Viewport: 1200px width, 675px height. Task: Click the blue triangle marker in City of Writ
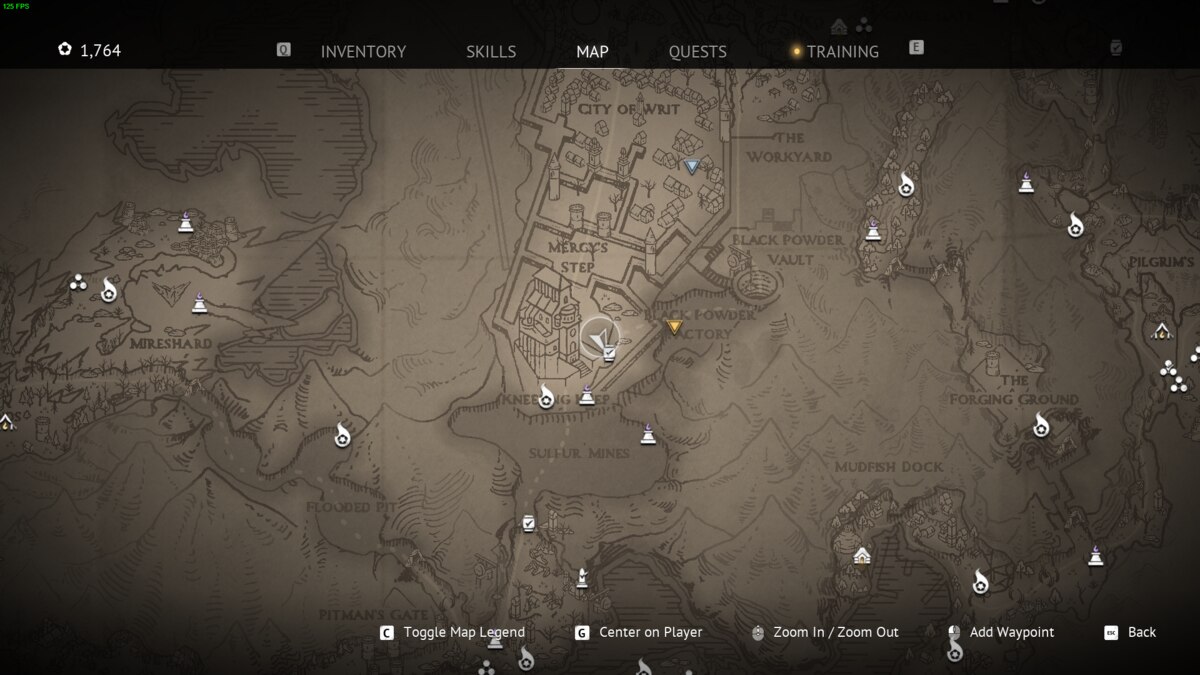pos(691,166)
